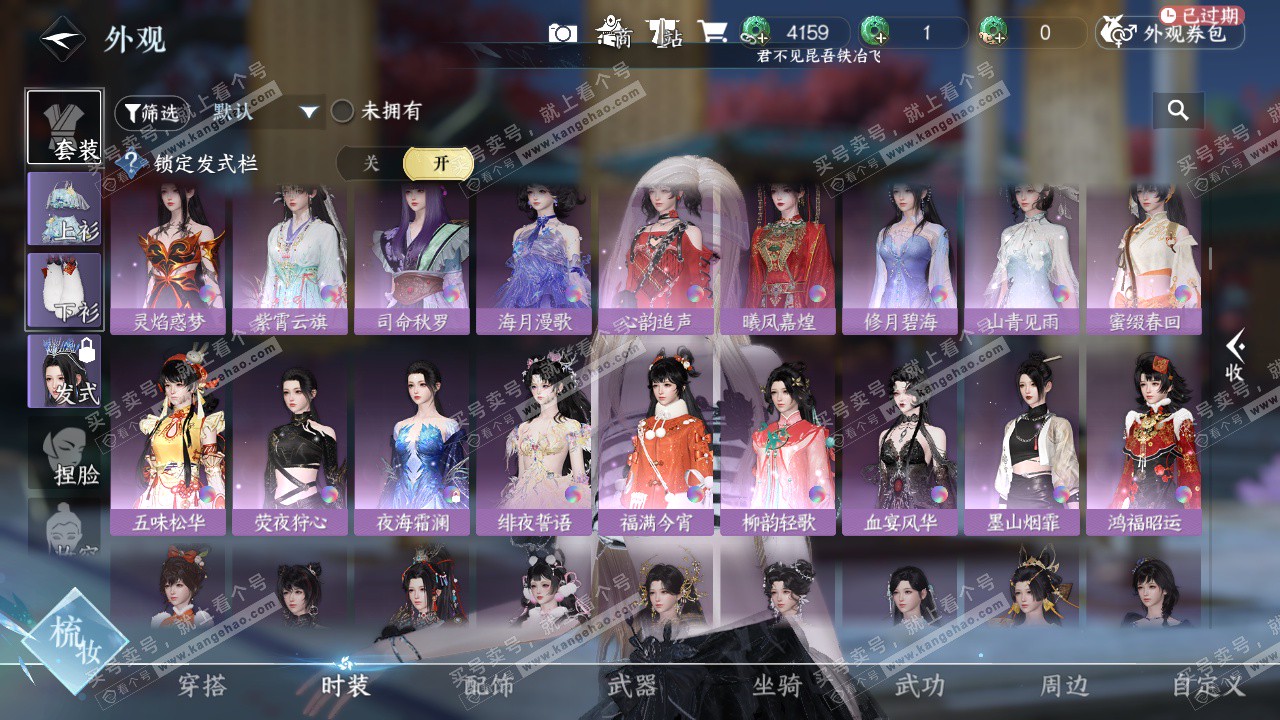Pick the 鸿福昭运 outfit
Image resolution: width=1280 pixels, height=720 pixels.
[x=1144, y=445]
